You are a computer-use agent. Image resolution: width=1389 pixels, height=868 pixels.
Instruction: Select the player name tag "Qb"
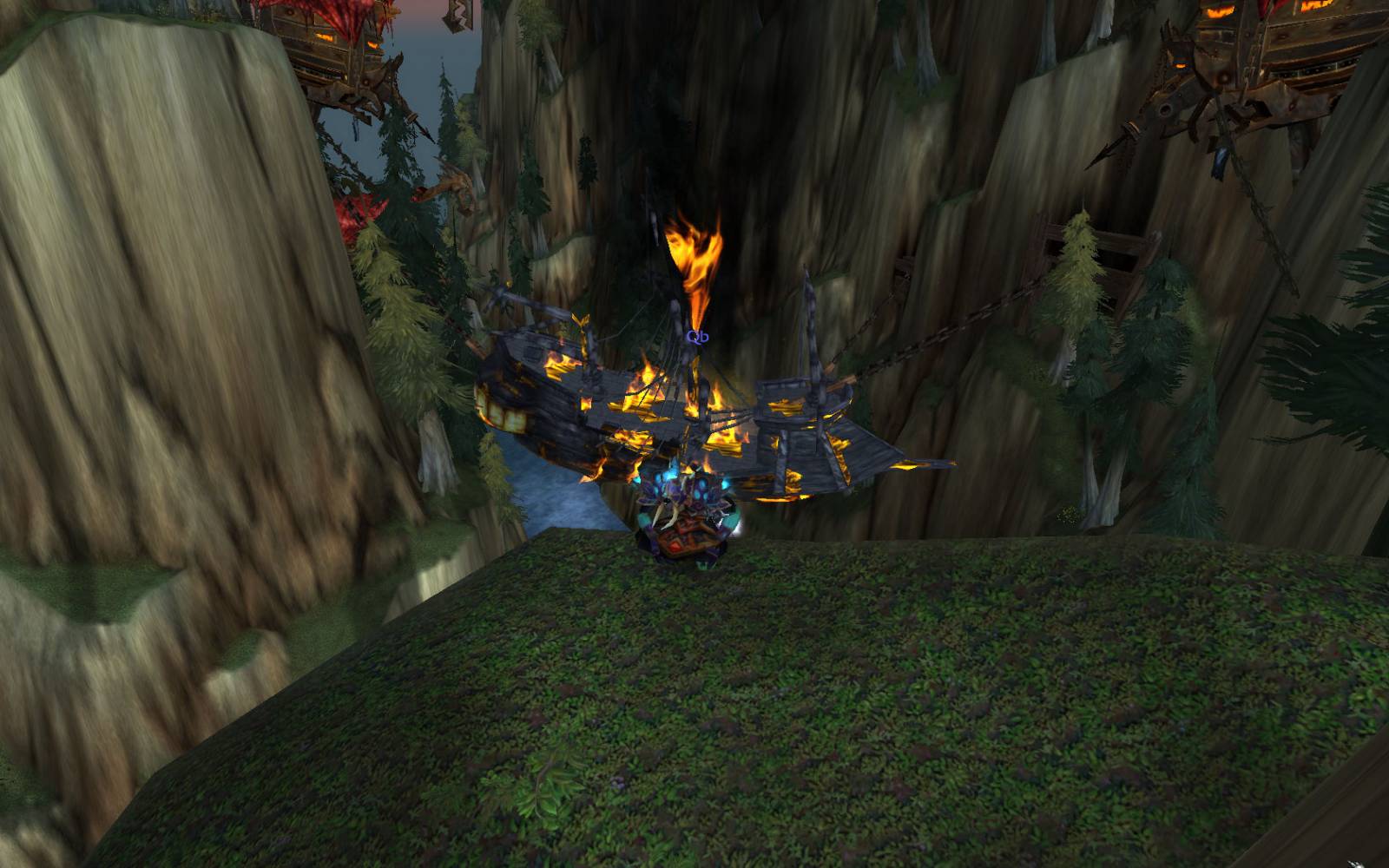click(698, 336)
